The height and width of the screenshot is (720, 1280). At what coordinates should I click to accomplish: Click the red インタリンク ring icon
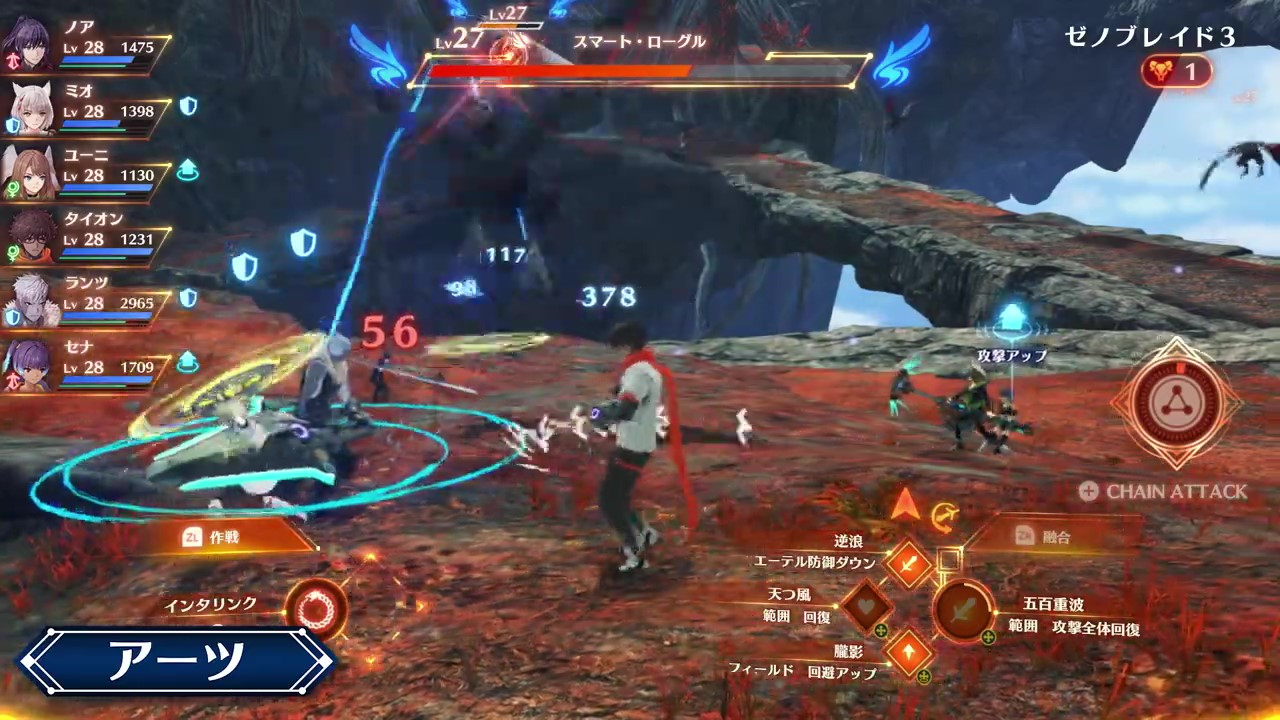[x=317, y=610]
